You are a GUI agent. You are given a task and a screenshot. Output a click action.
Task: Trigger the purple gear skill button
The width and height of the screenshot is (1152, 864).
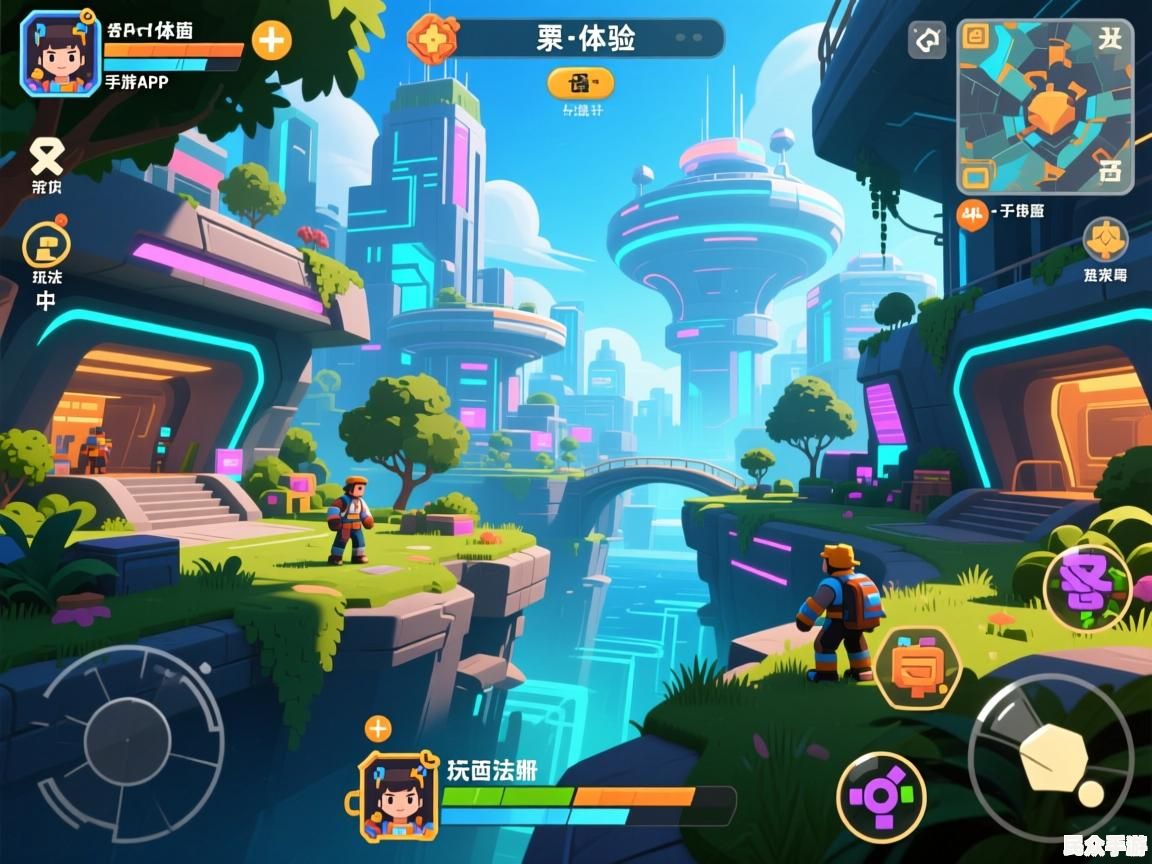tap(881, 796)
